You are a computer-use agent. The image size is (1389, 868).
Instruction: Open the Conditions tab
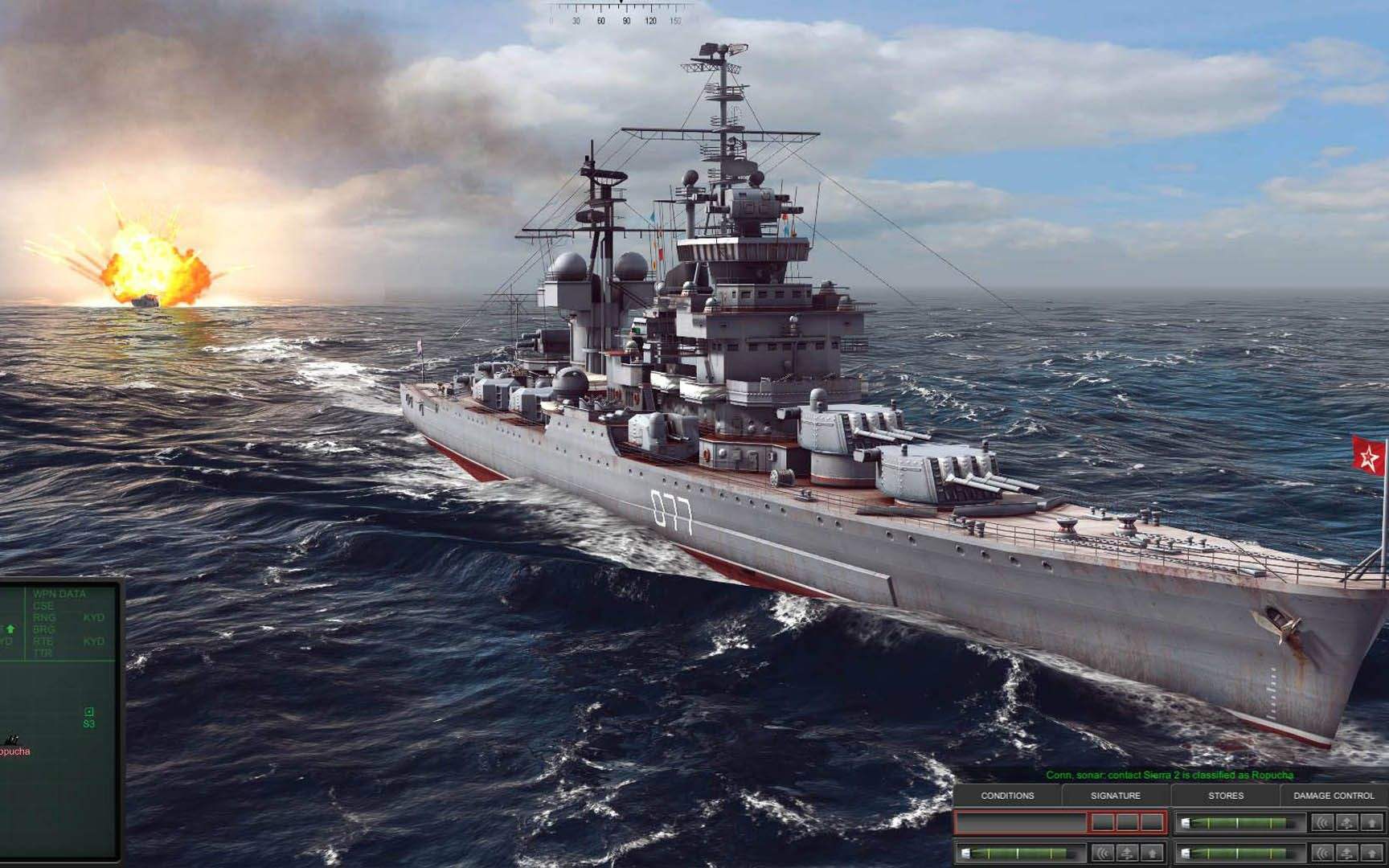click(1007, 796)
